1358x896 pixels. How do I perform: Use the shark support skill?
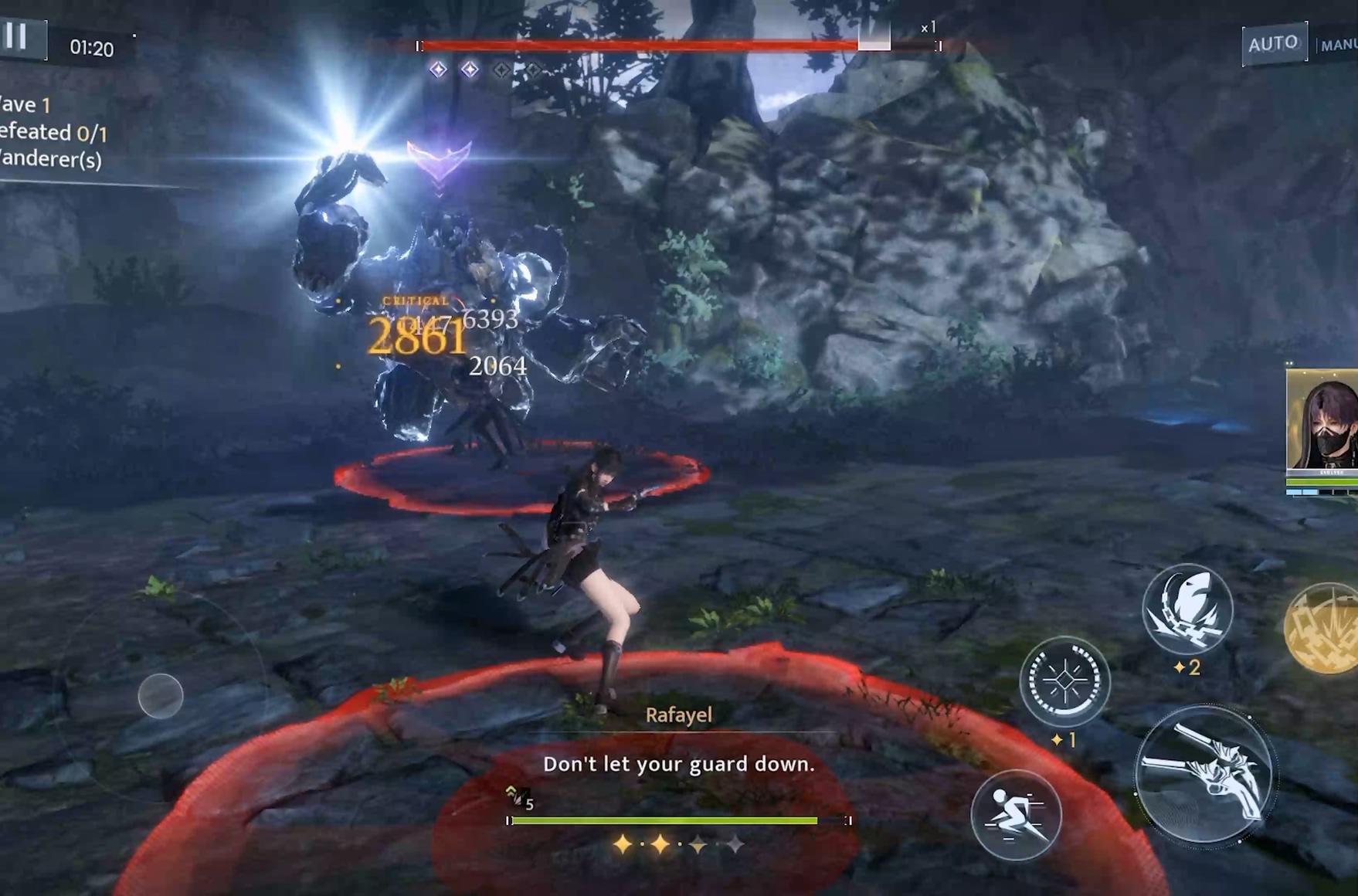tap(1187, 609)
